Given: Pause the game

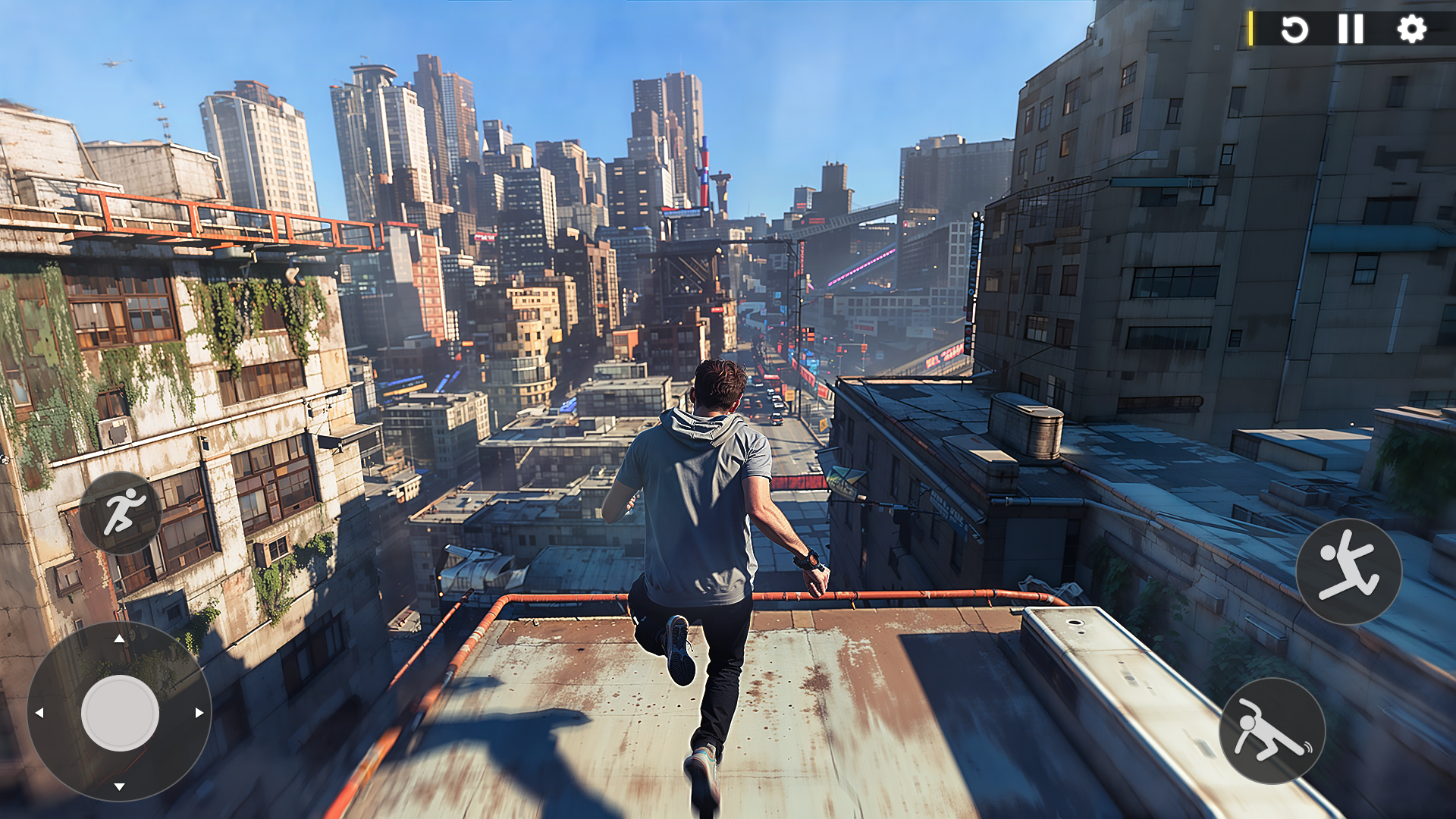Looking at the screenshot, I should pyautogui.click(x=1351, y=29).
